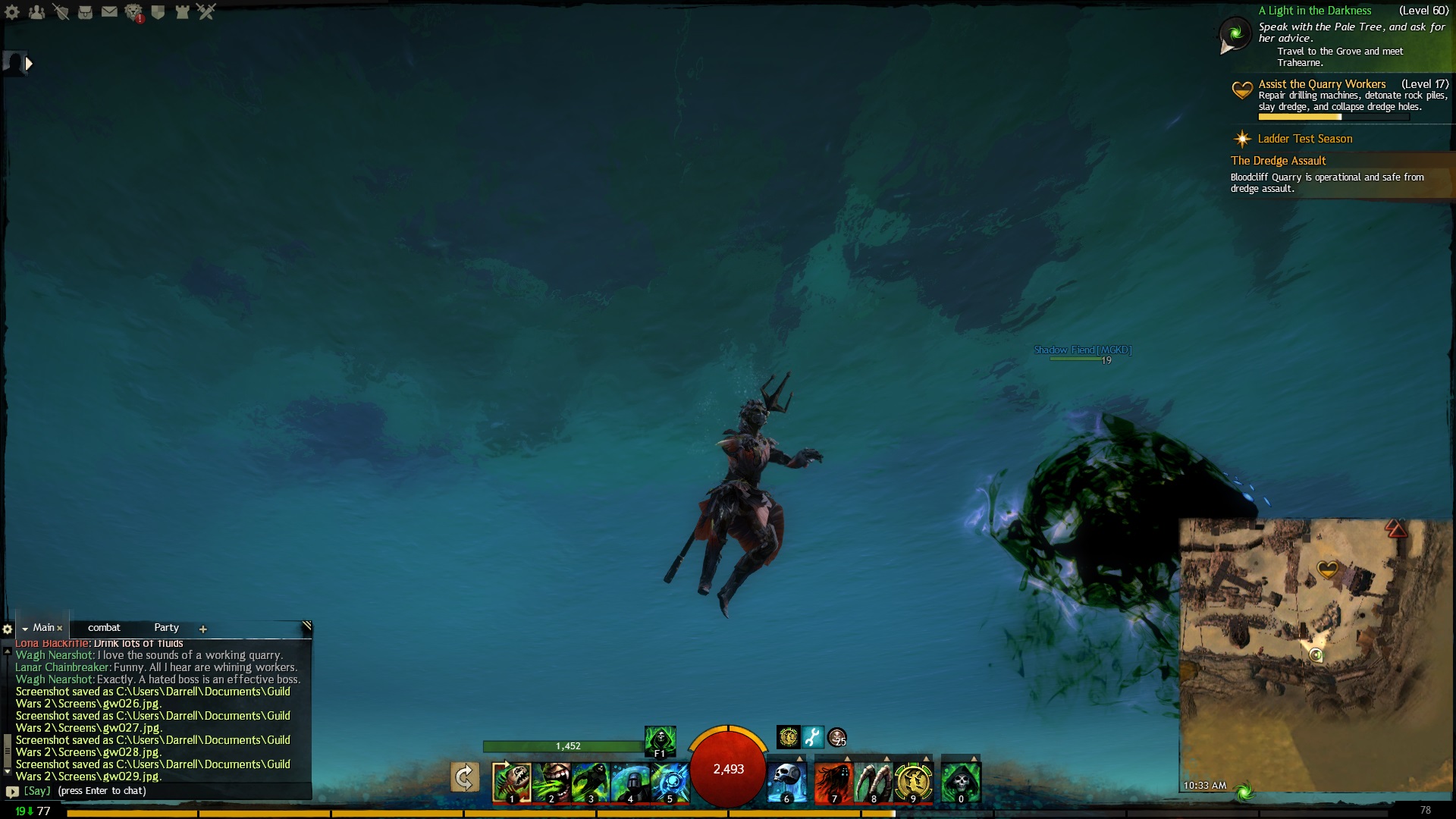Use the blue skull healing skill
Screen dimensions: 1456x819
coord(786,782)
